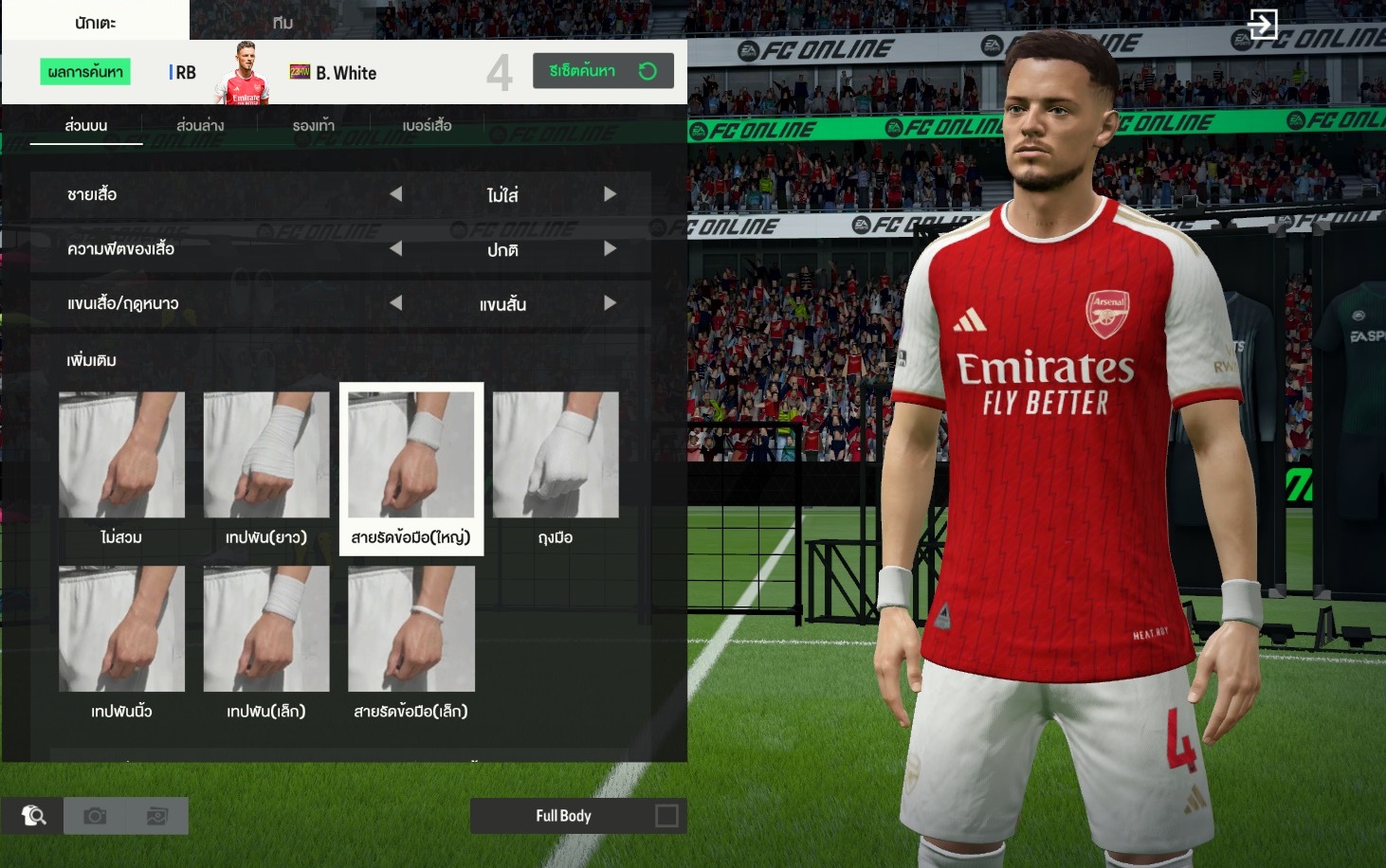Click the รีเซ็ตค้นหา reset search button
Image resolution: width=1386 pixels, height=868 pixels.
pos(603,71)
